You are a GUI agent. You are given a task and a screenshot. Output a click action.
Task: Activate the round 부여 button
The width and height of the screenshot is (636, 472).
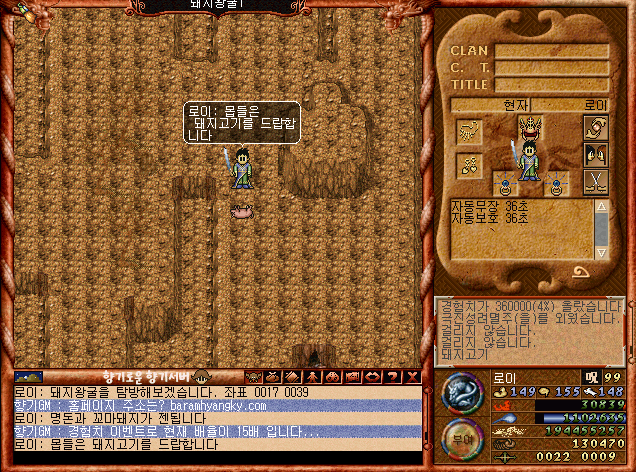461,438
